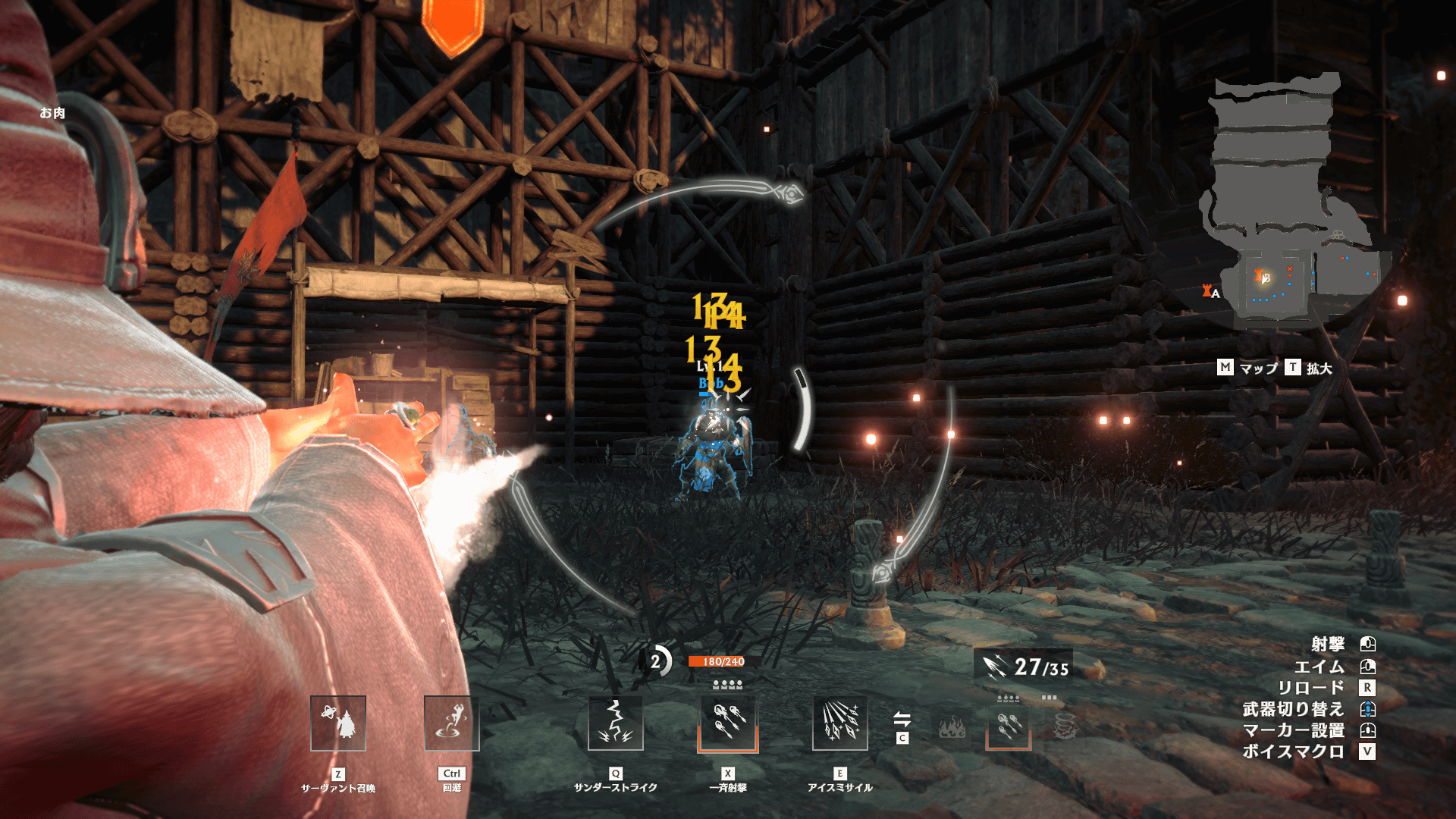Activate the サーヴァント召喚 servant summon skill

(x=338, y=723)
